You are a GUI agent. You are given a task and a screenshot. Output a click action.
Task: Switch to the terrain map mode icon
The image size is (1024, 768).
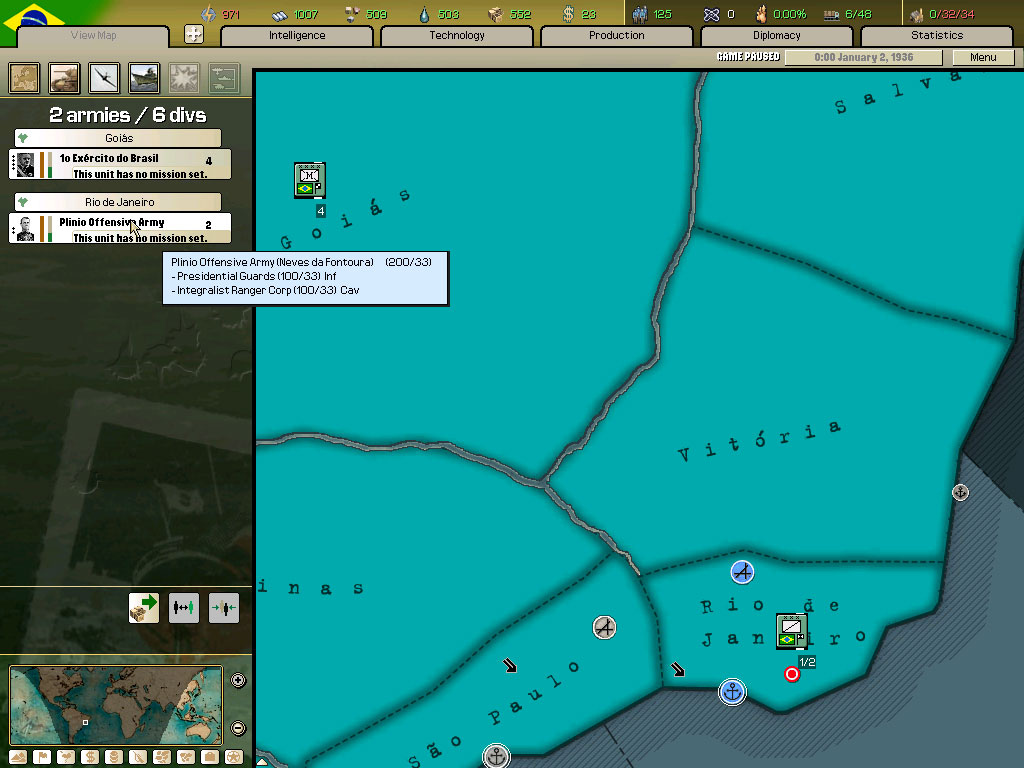coord(19,757)
